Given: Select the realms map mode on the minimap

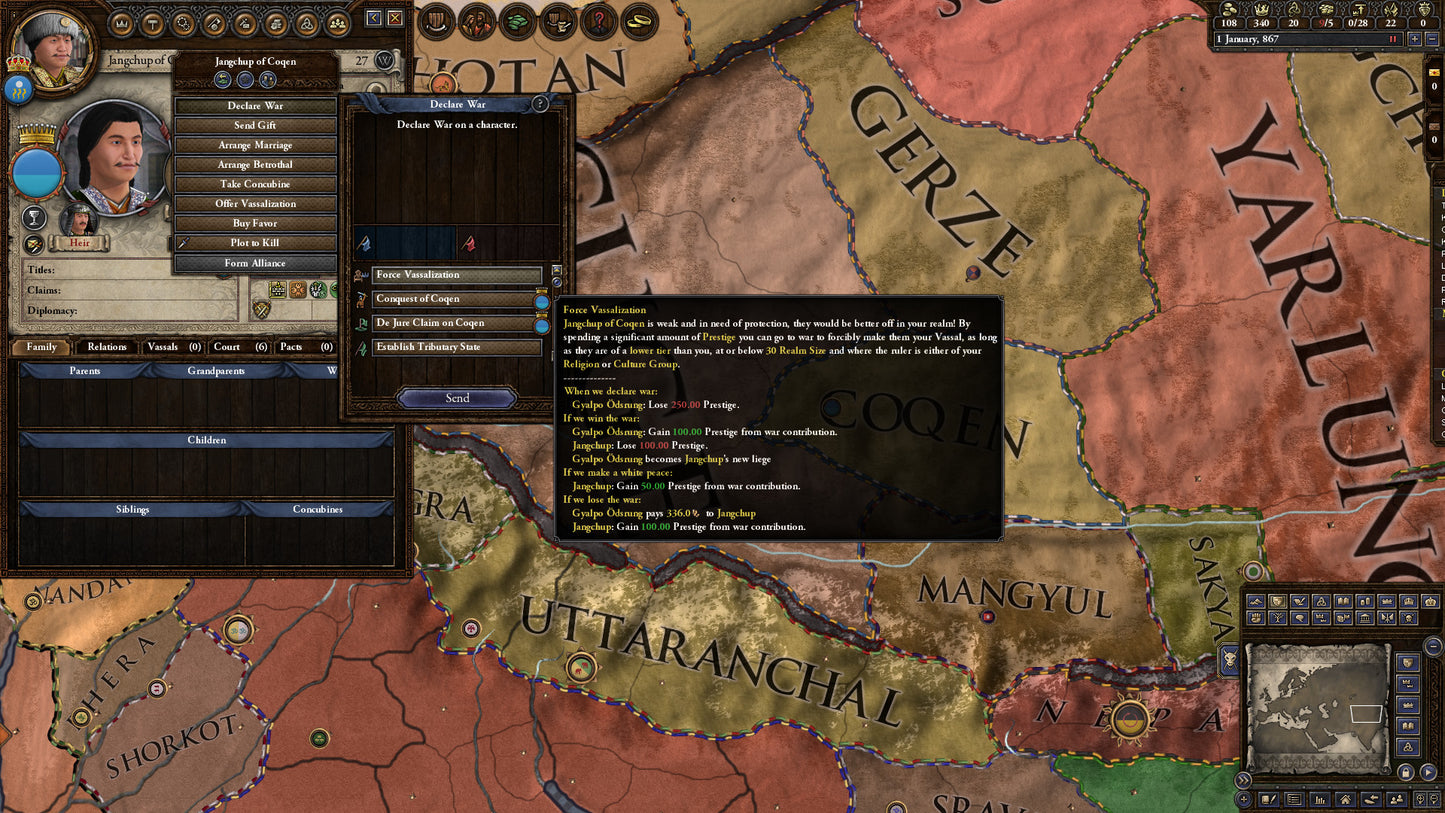Looking at the screenshot, I should point(1277,601).
